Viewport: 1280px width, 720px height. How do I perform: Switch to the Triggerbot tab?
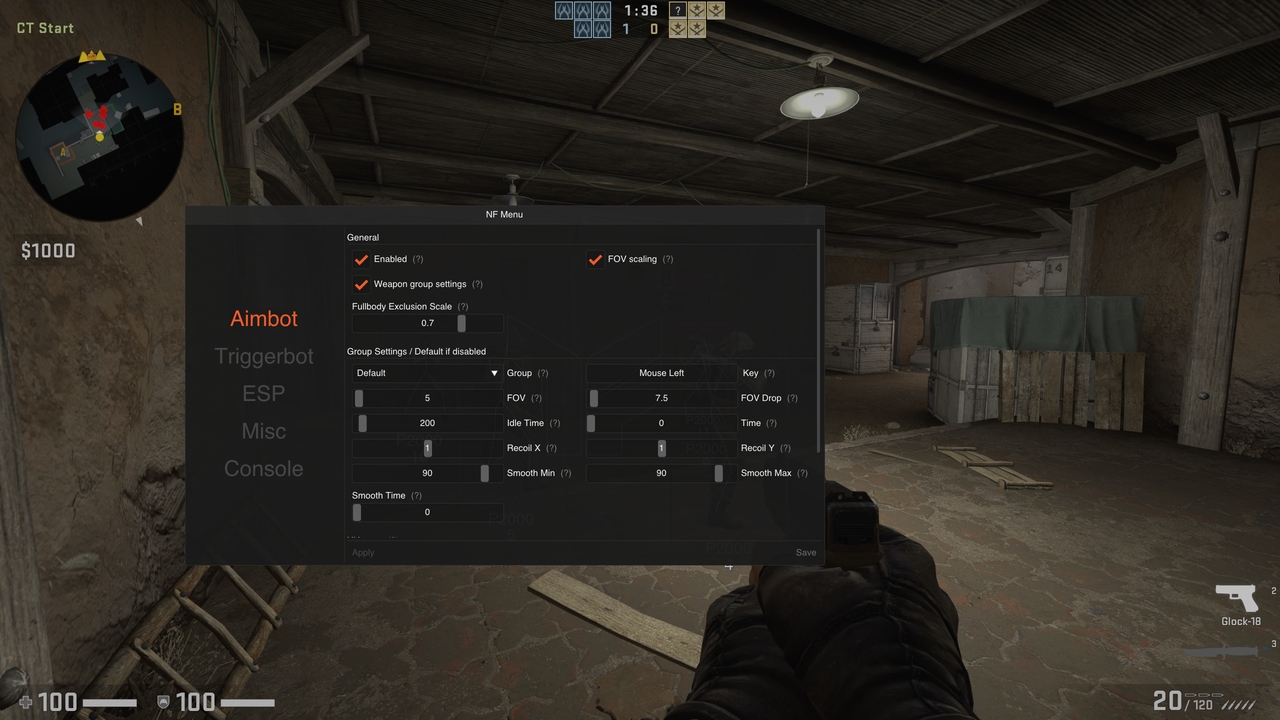coord(264,356)
